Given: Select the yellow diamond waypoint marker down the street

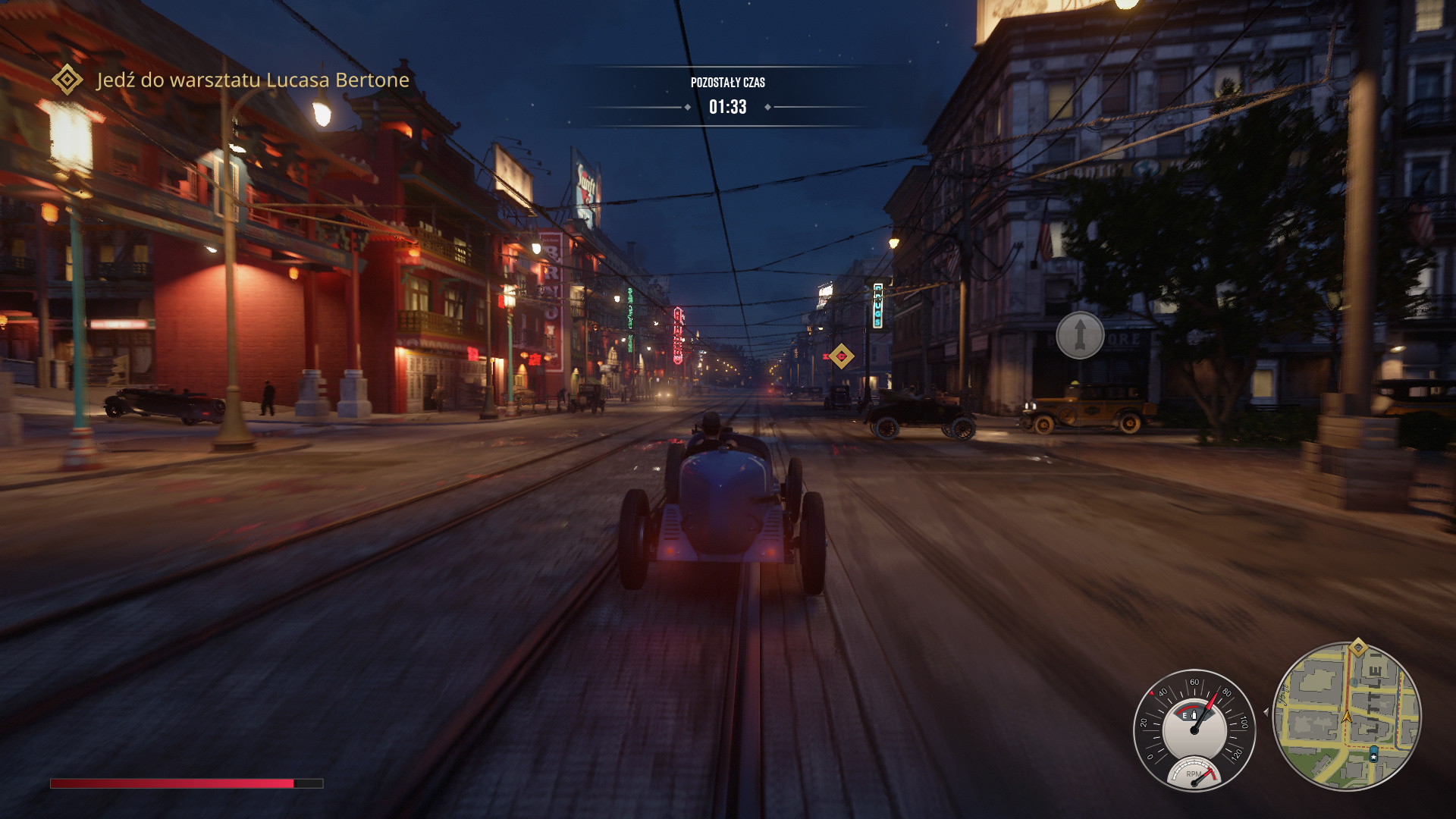Looking at the screenshot, I should tap(840, 356).
